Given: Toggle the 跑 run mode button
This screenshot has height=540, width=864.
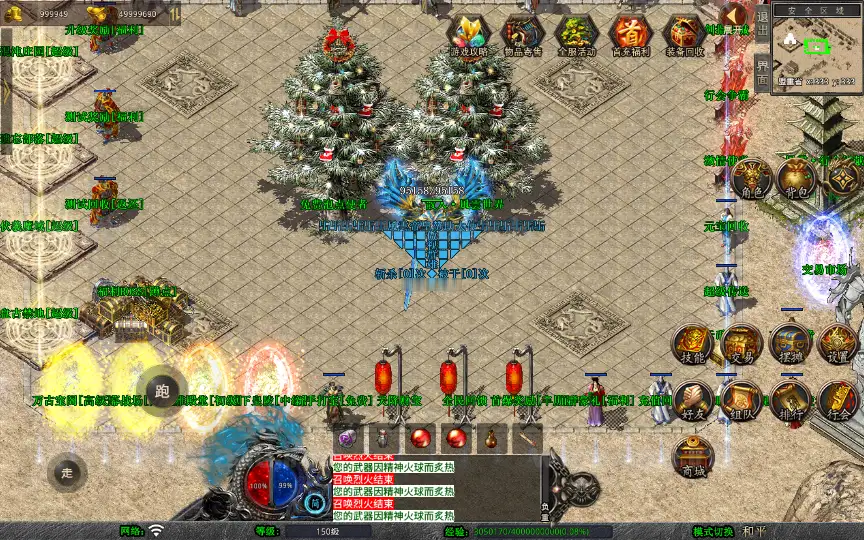Looking at the screenshot, I should (163, 391).
